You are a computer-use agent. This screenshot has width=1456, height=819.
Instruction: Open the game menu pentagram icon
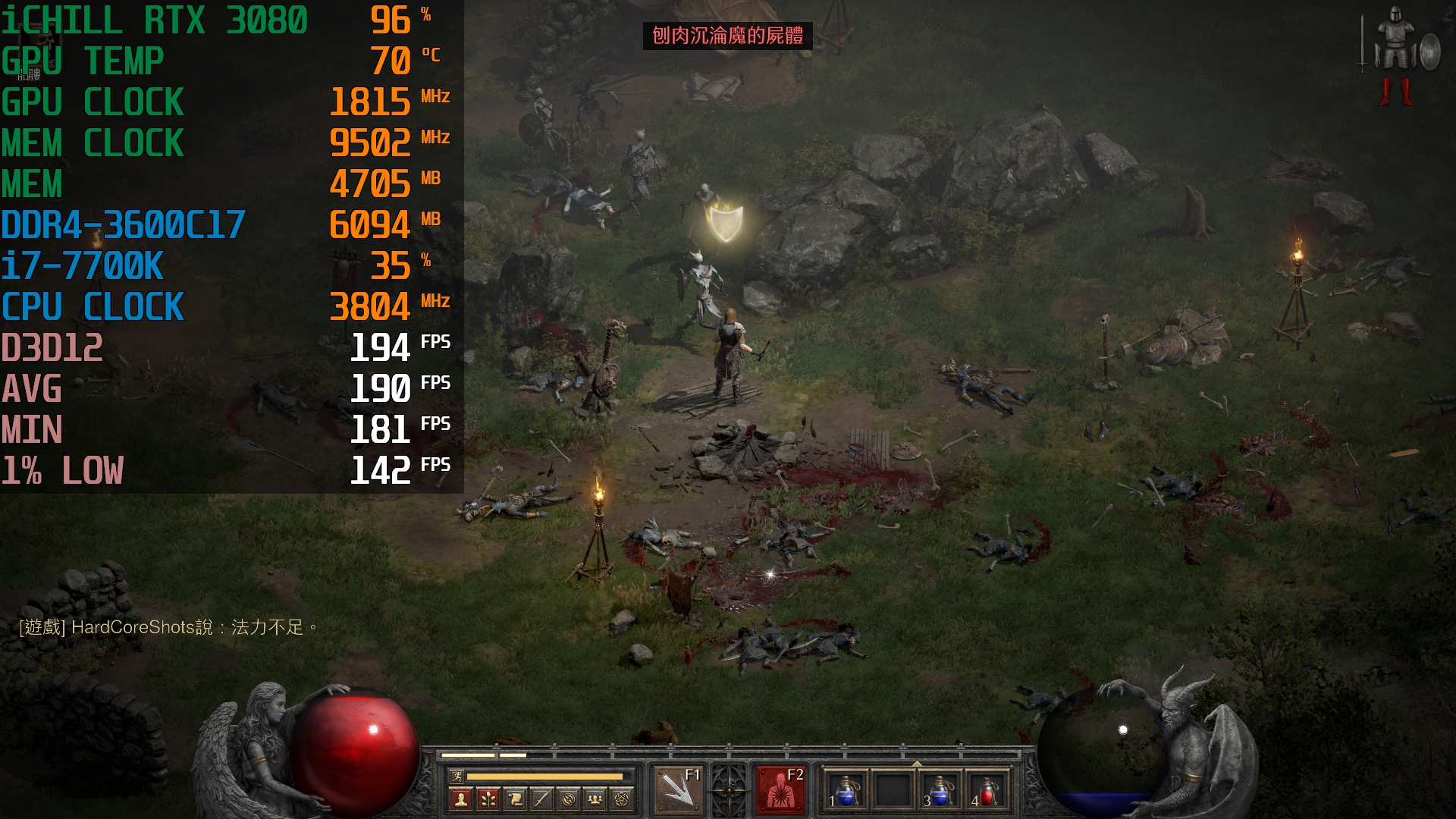click(x=622, y=799)
